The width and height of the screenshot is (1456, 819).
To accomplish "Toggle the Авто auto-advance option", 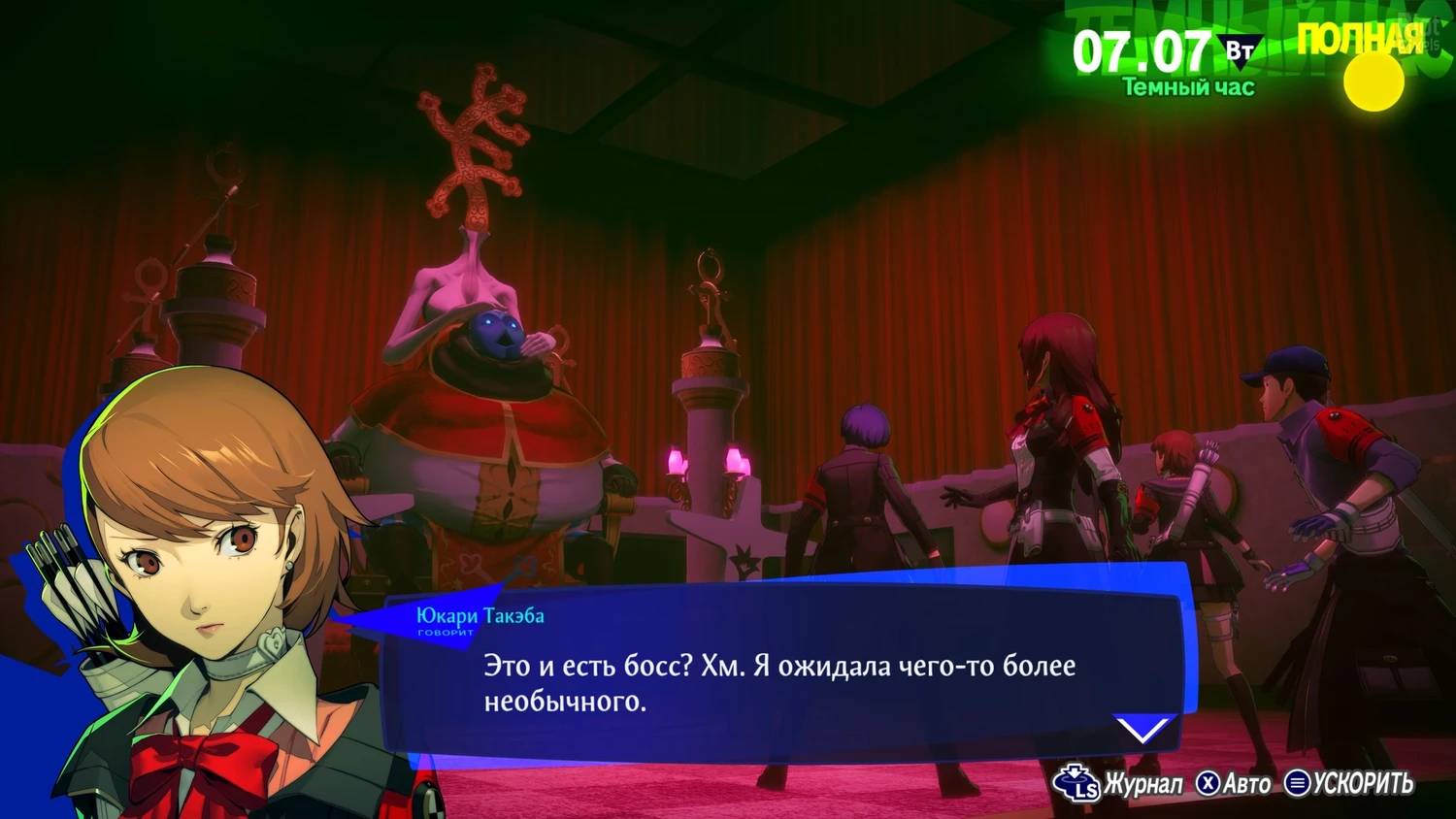I will 1234,783.
